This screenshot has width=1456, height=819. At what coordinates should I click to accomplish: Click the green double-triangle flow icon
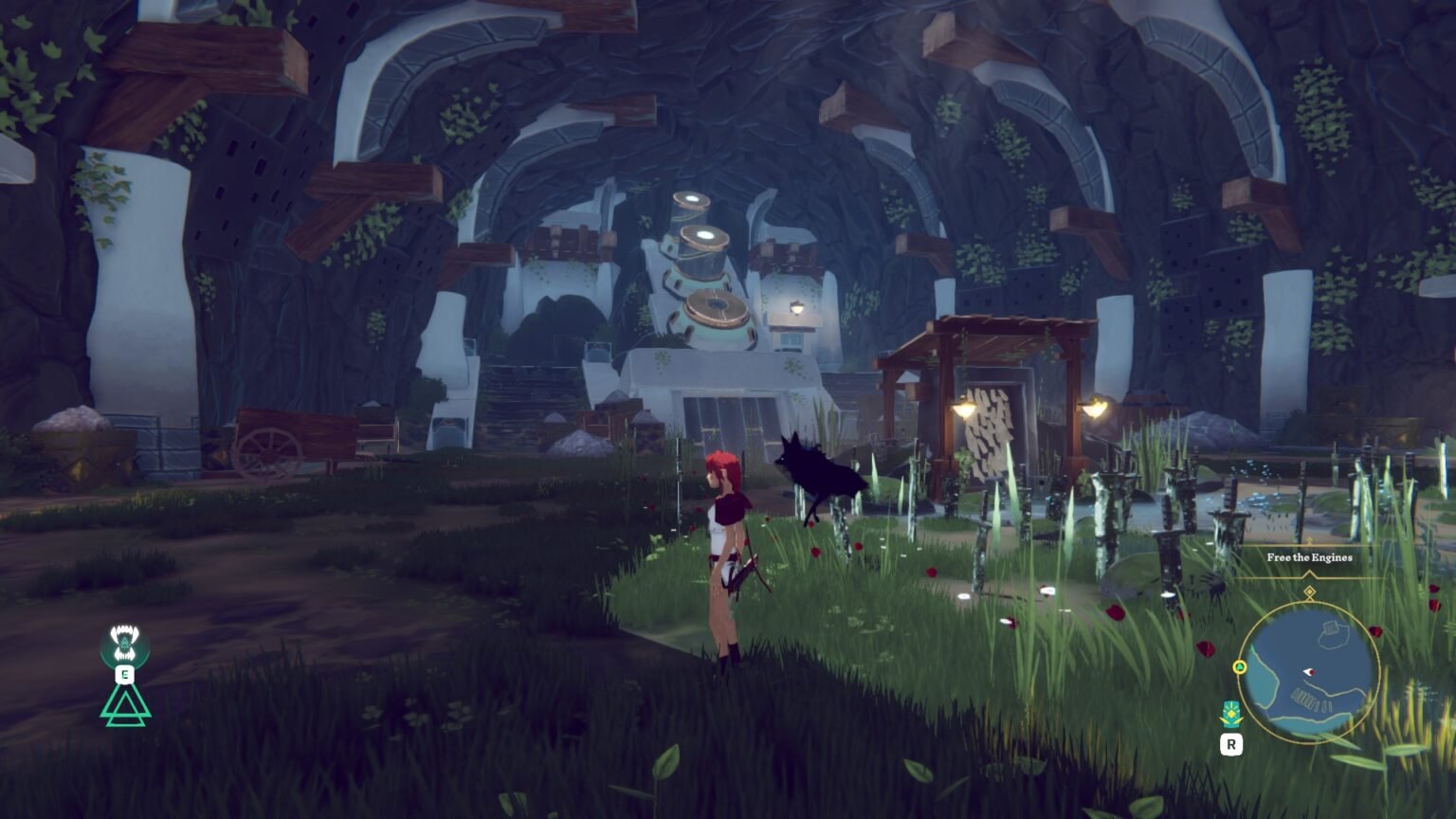coord(123,707)
